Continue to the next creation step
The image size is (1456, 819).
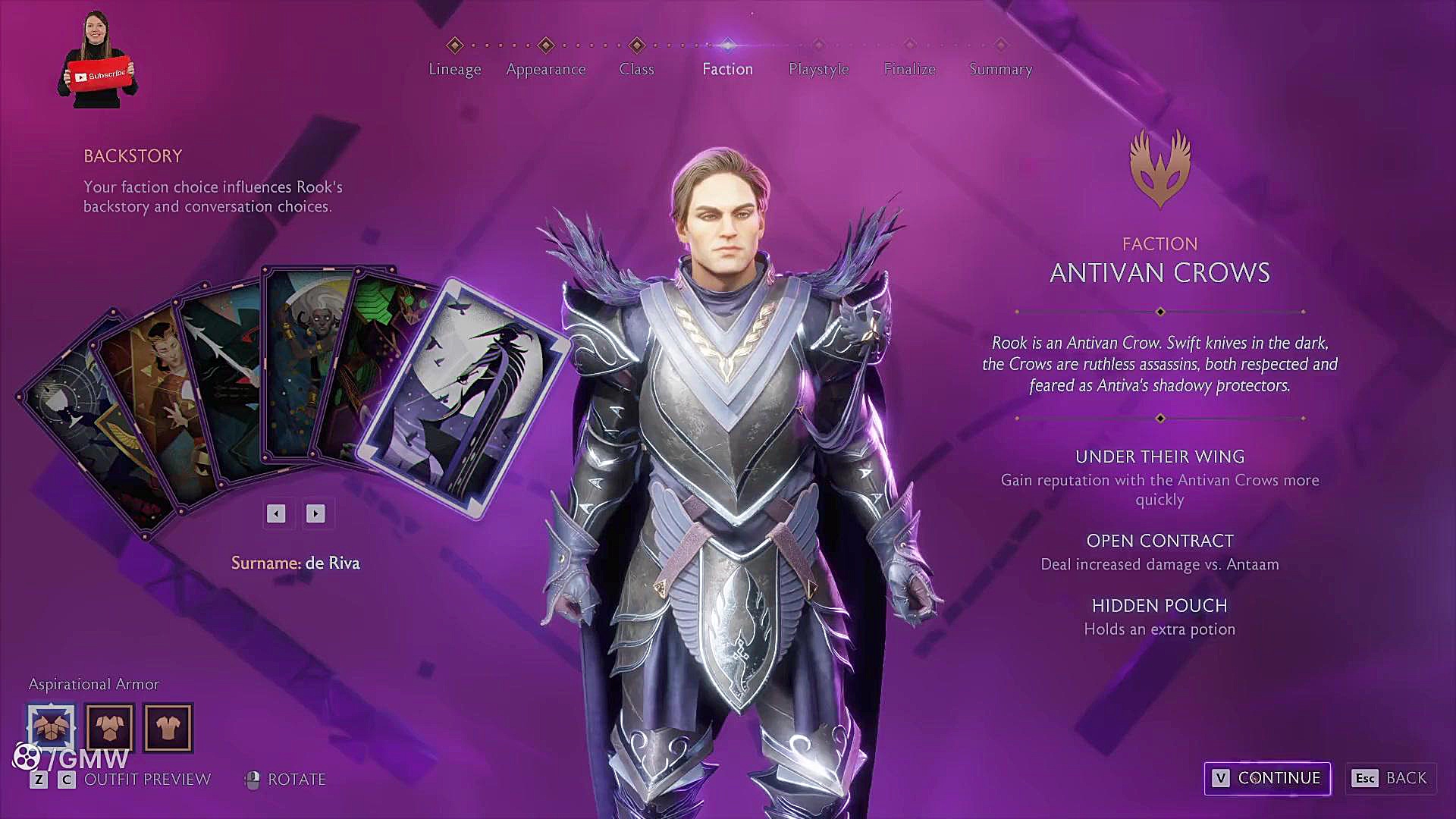click(1267, 778)
